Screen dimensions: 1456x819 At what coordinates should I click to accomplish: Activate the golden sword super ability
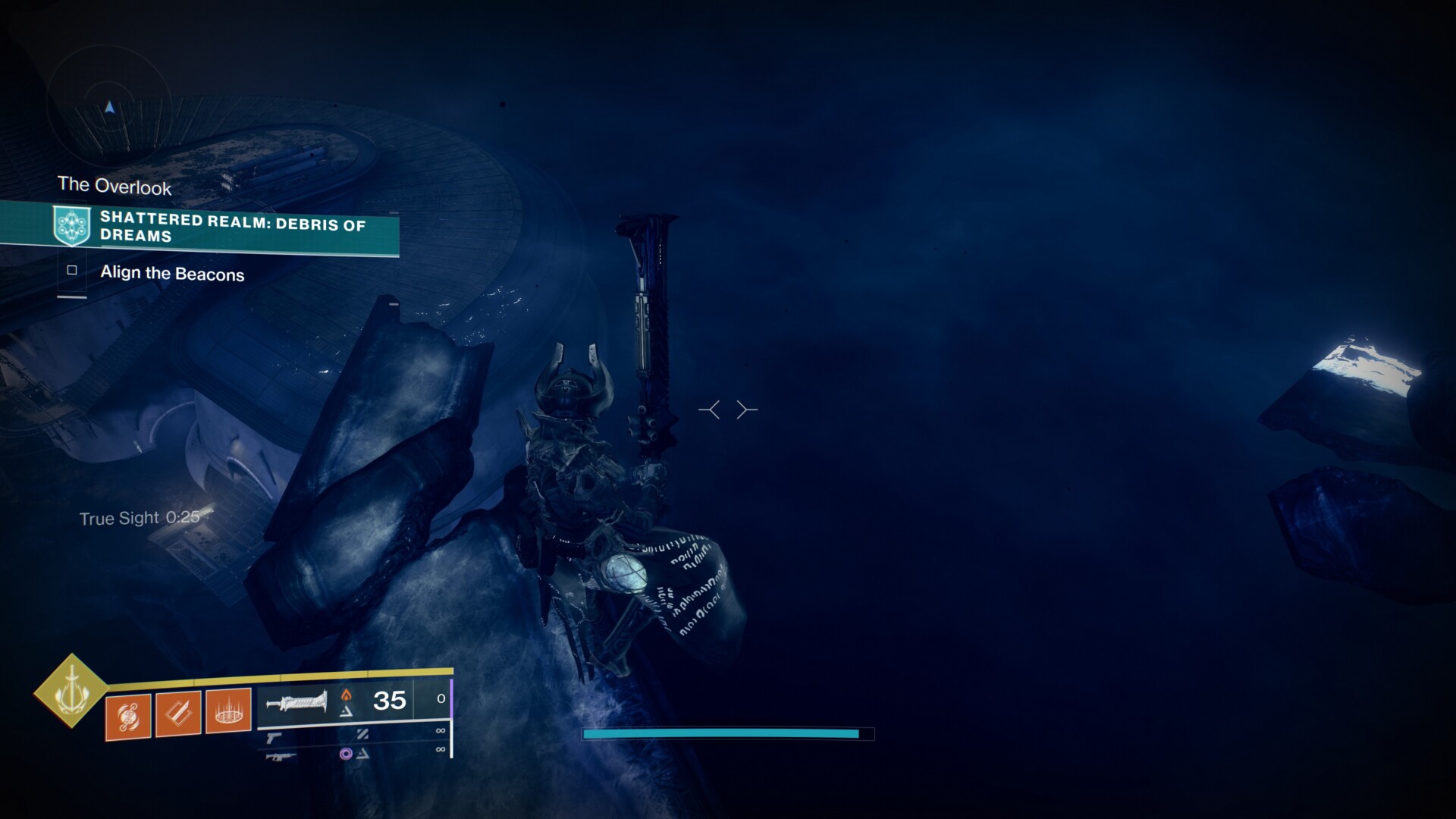[x=71, y=690]
